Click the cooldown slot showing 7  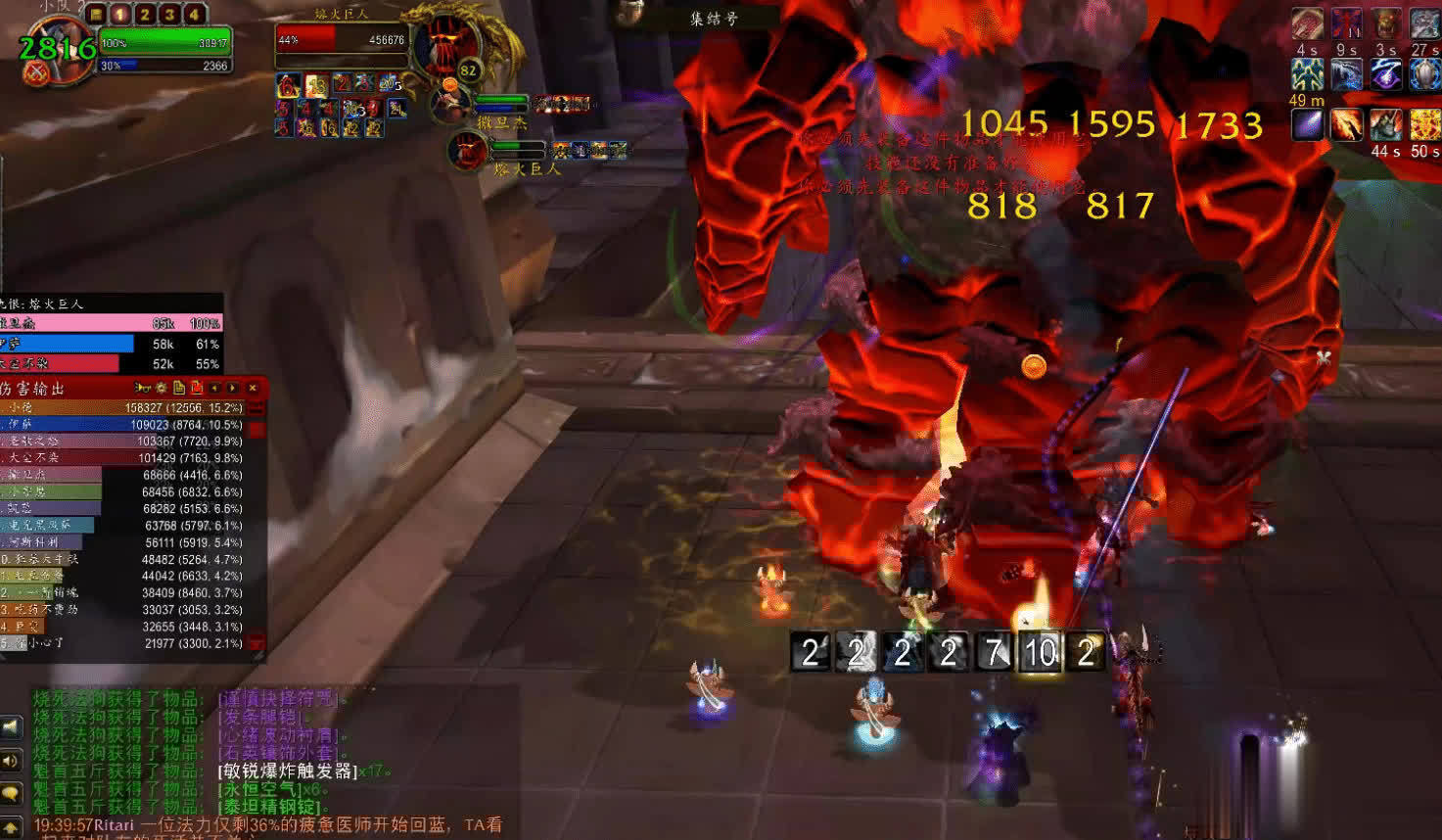994,651
